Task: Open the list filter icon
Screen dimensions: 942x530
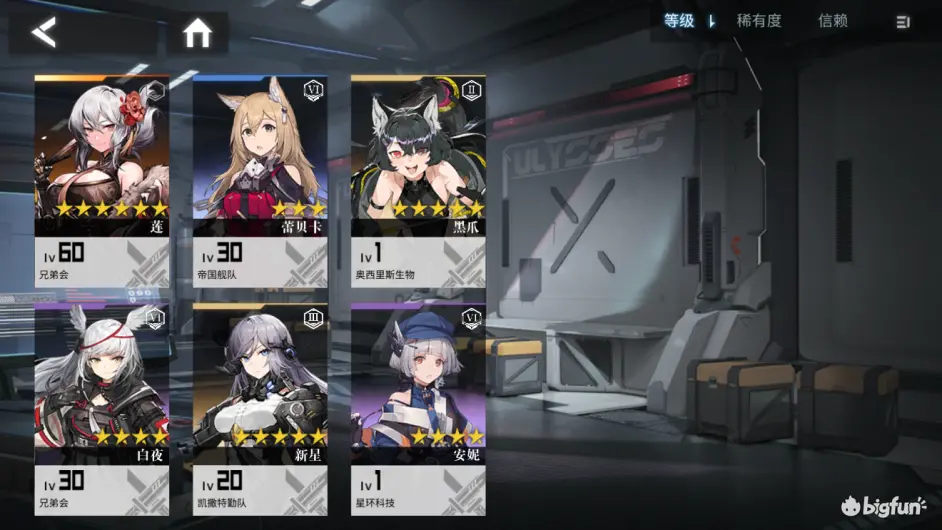Action: click(903, 21)
